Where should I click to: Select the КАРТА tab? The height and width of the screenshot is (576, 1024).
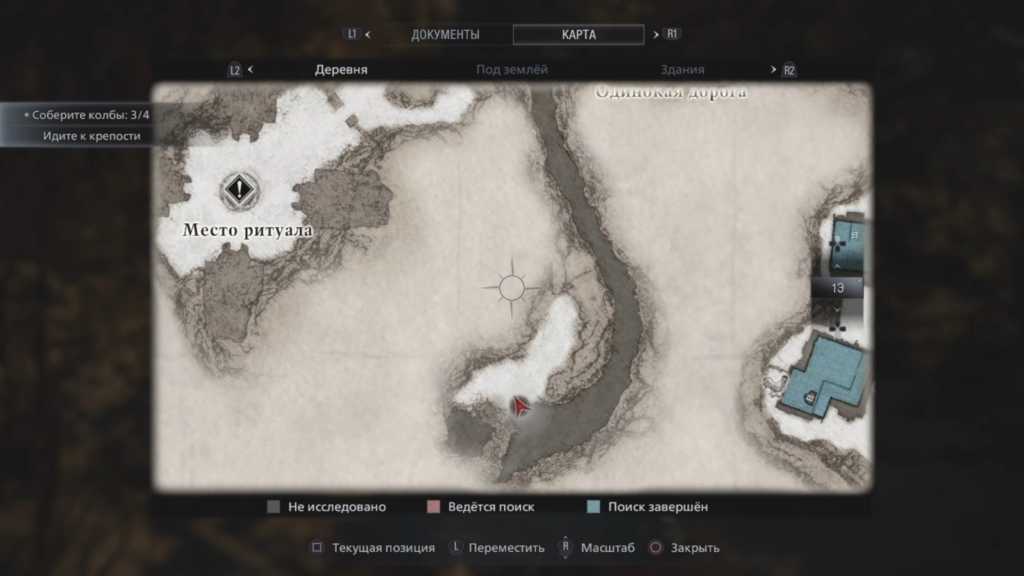pos(578,34)
